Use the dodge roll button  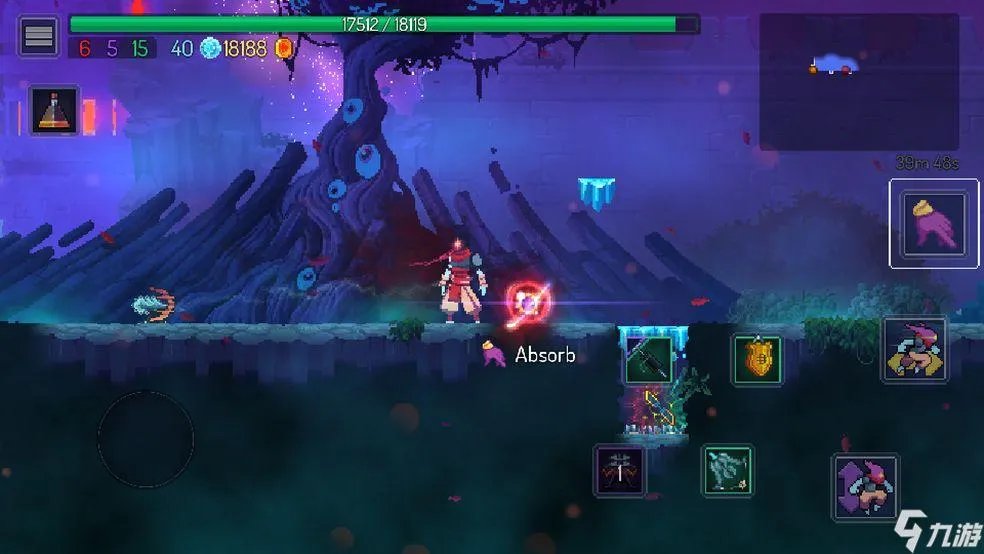[x=914, y=350]
